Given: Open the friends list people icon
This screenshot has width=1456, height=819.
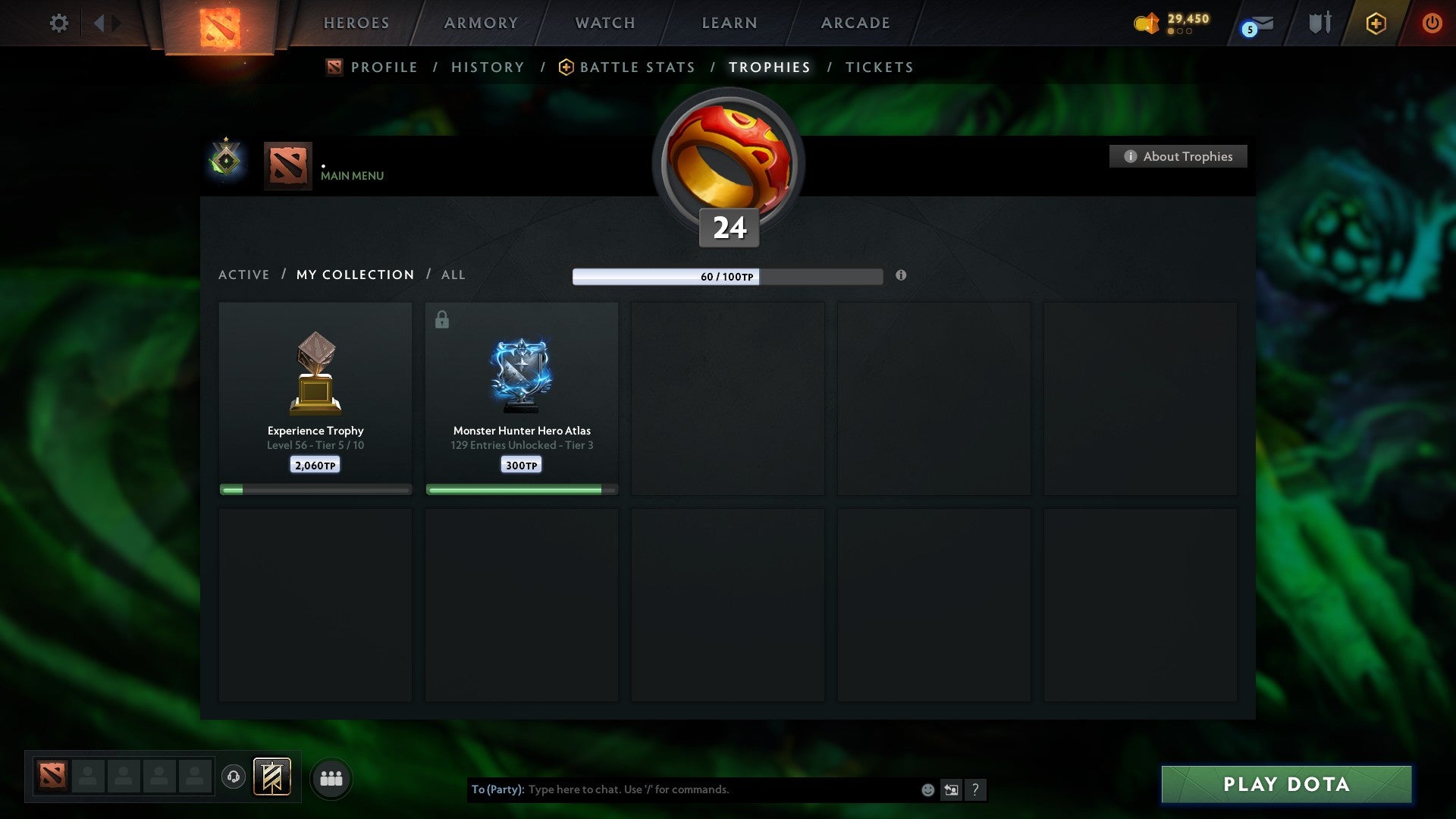Looking at the screenshot, I should coord(331,777).
